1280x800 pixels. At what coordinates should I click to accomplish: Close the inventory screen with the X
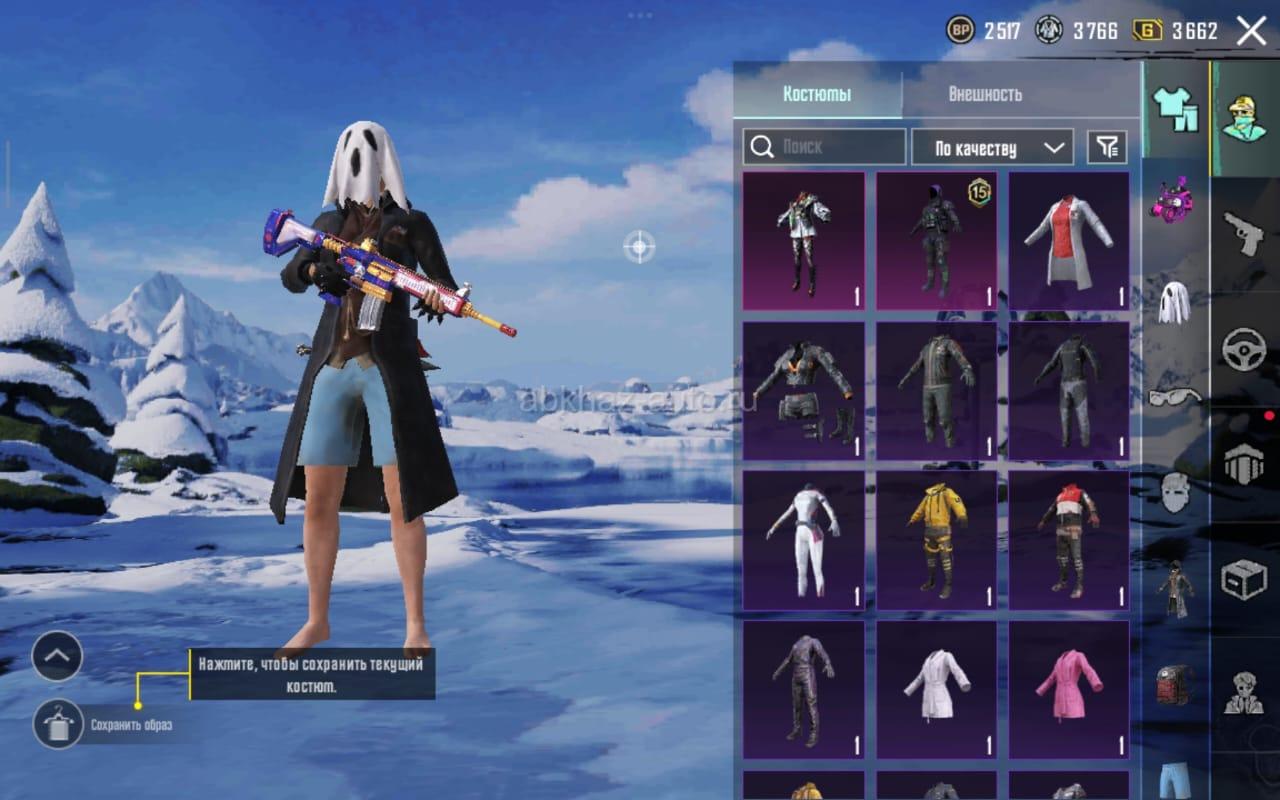tap(1251, 31)
